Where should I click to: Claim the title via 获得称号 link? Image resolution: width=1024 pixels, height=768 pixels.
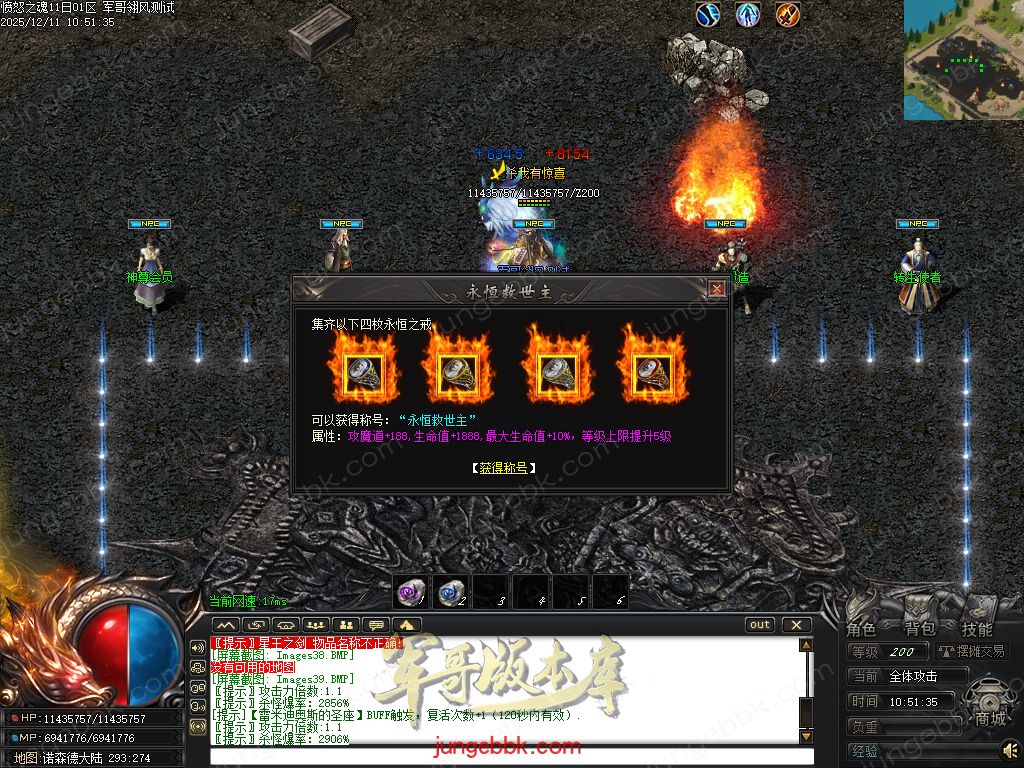pyautogui.click(x=503, y=467)
